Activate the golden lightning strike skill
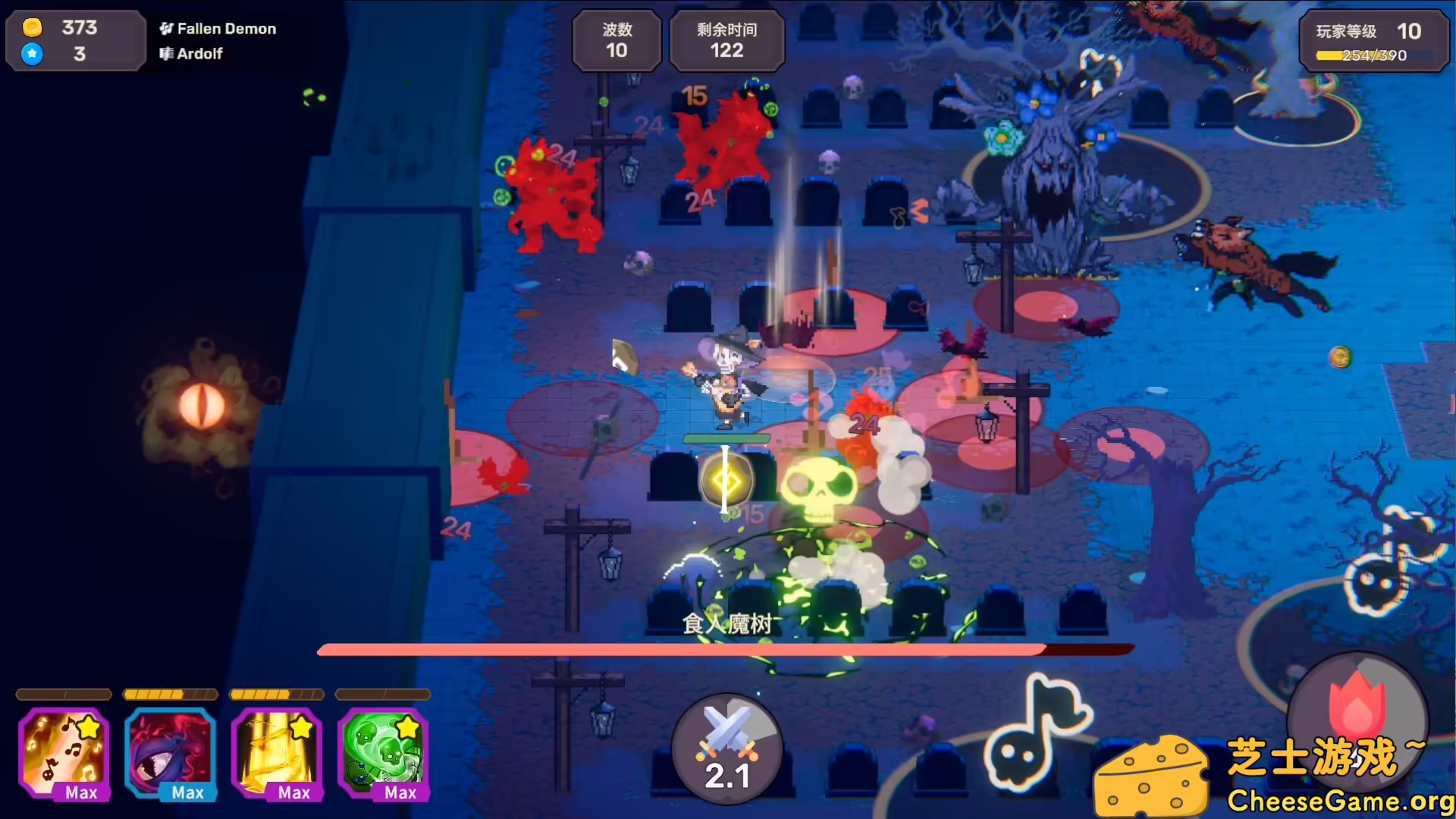The image size is (1456, 819). [x=276, y=753]
